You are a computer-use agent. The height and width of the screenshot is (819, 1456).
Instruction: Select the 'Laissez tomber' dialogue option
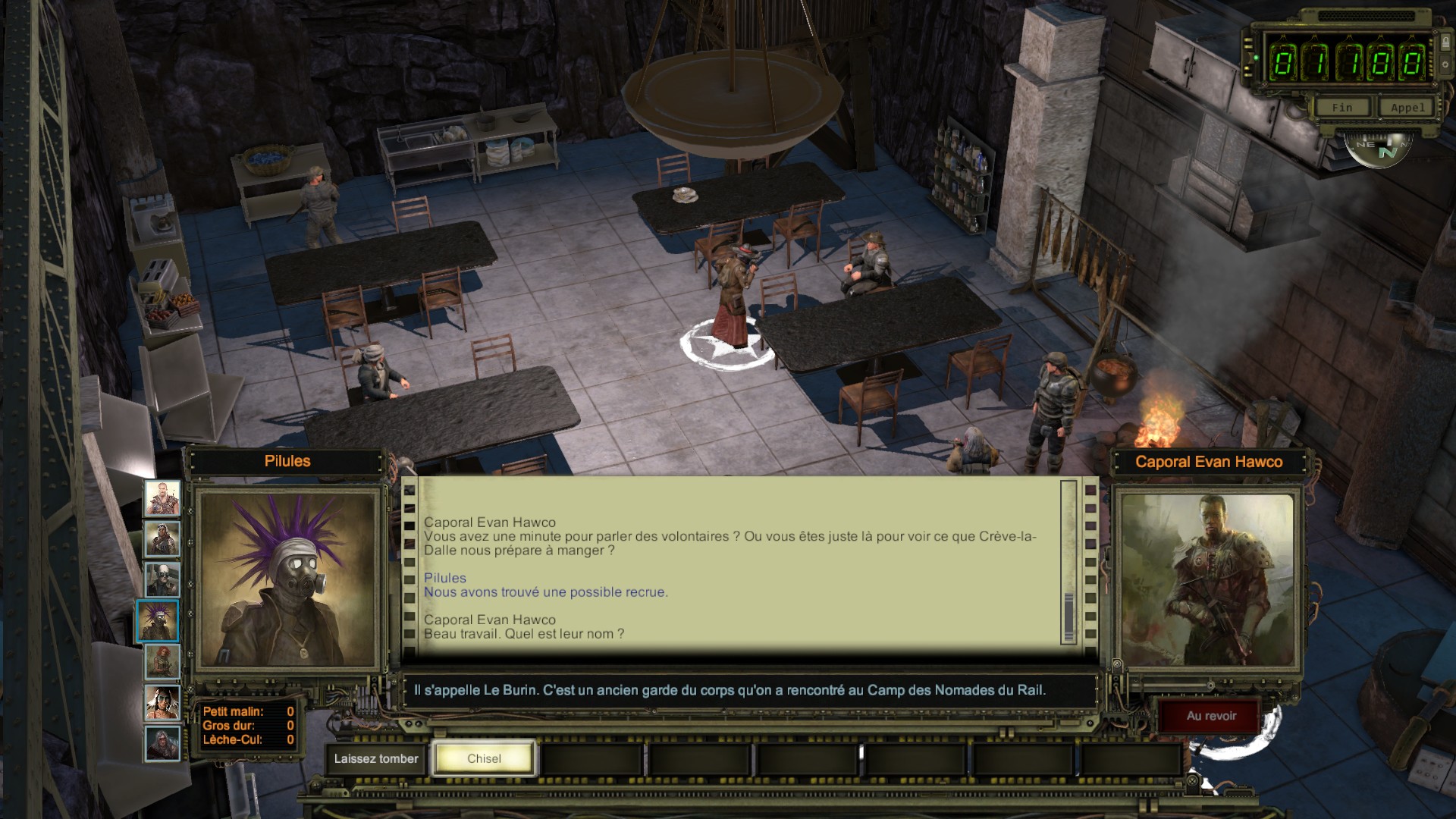376,758
